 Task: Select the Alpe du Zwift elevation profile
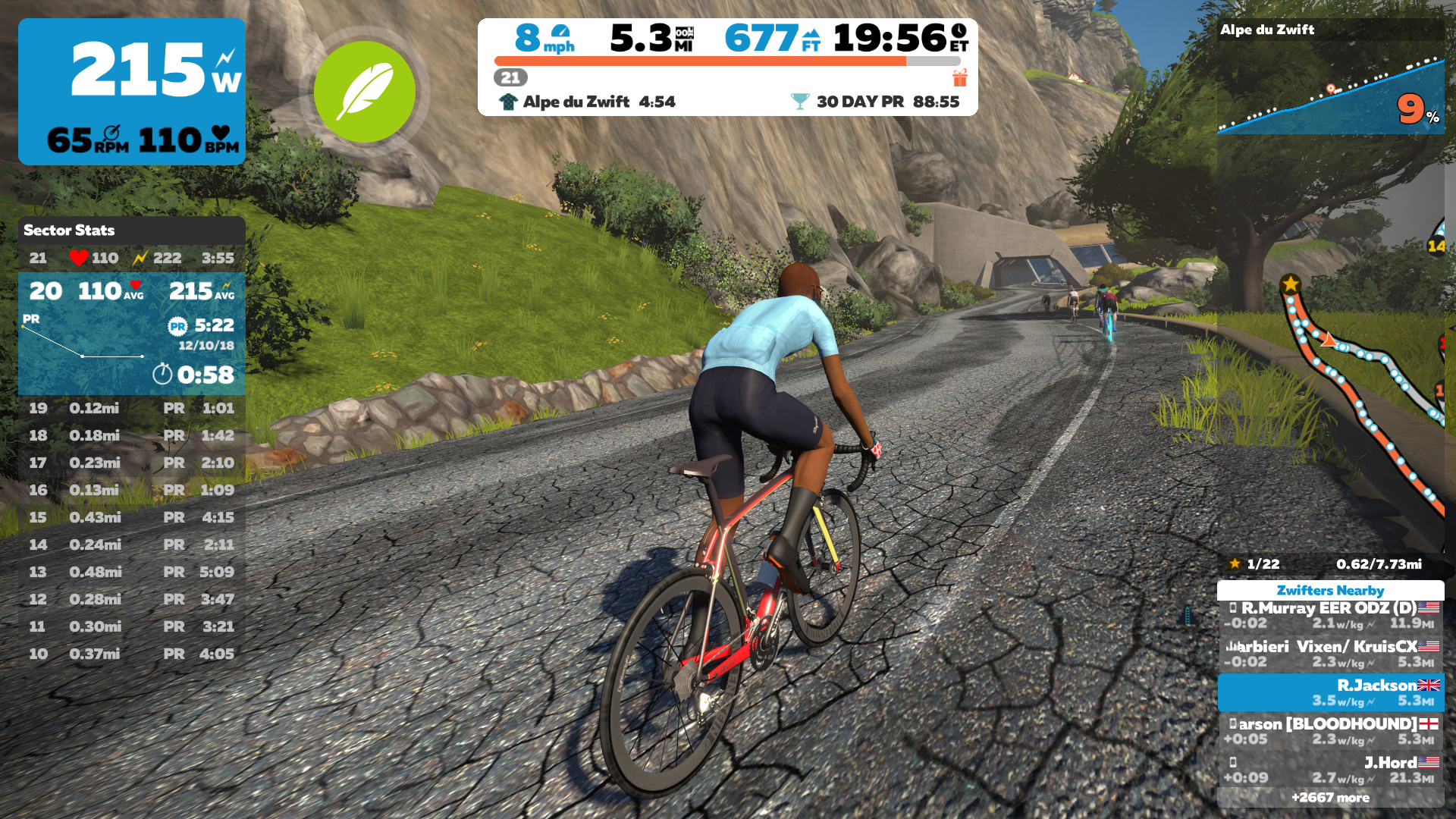[1330, 83]
